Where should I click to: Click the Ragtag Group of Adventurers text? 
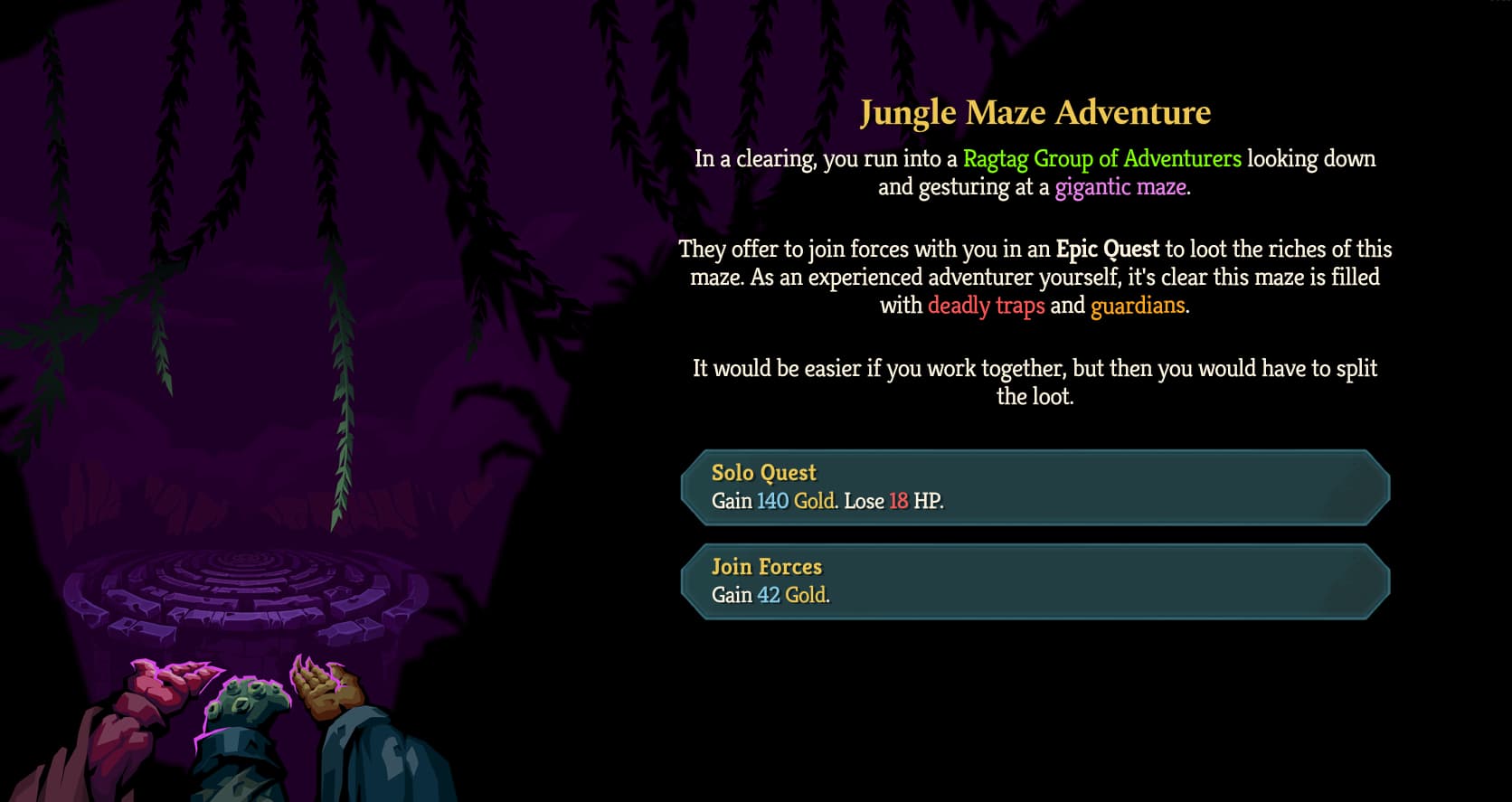point(1101,159)
